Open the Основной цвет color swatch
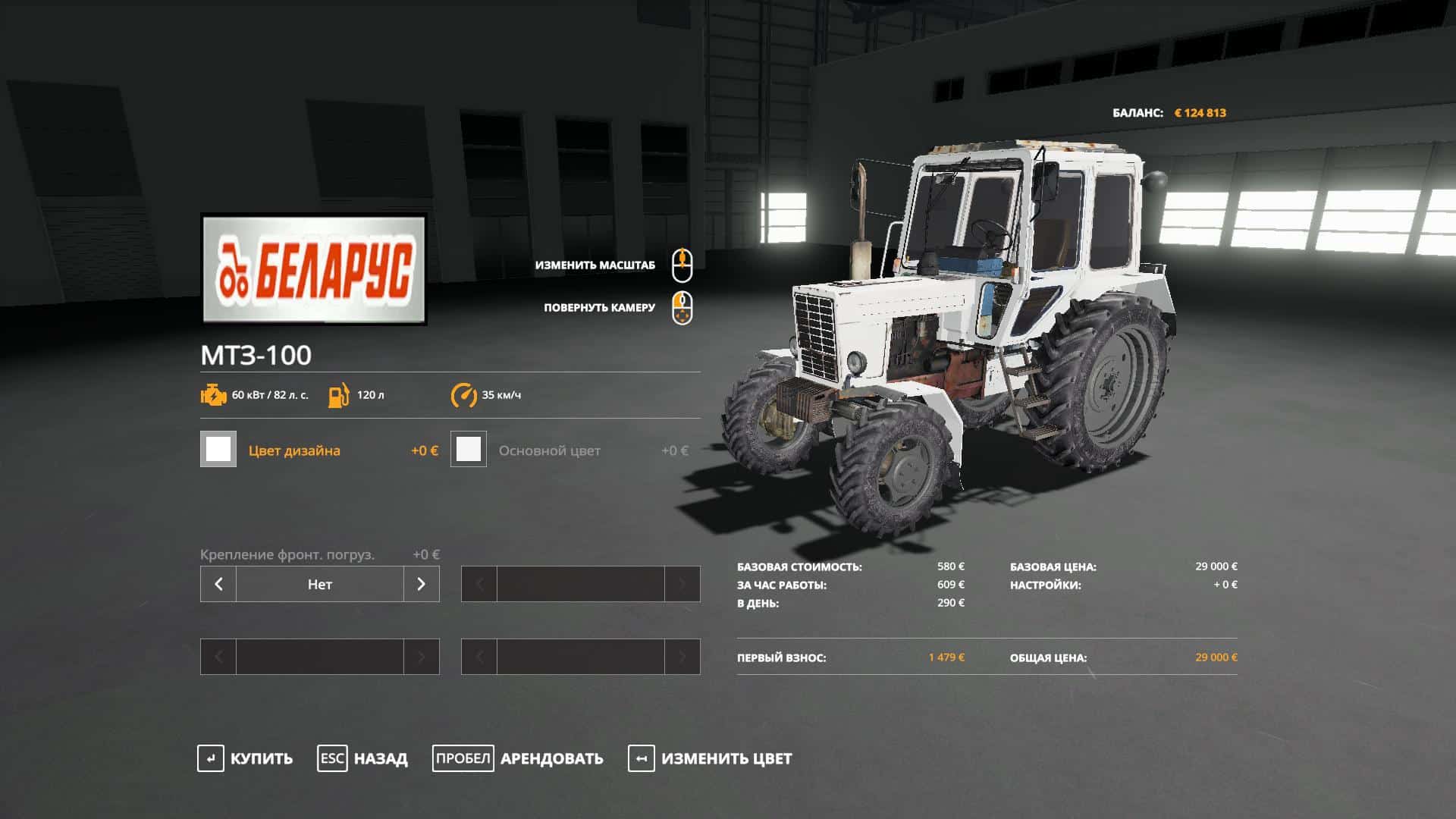Viewport: 1456px width, 819px height. (x=469, y=450)
